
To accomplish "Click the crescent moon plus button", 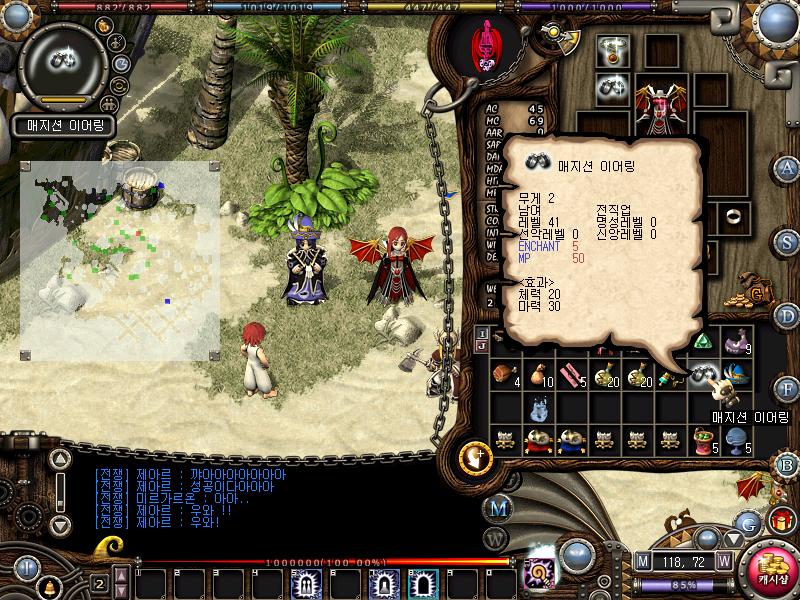I will (474, 457).
